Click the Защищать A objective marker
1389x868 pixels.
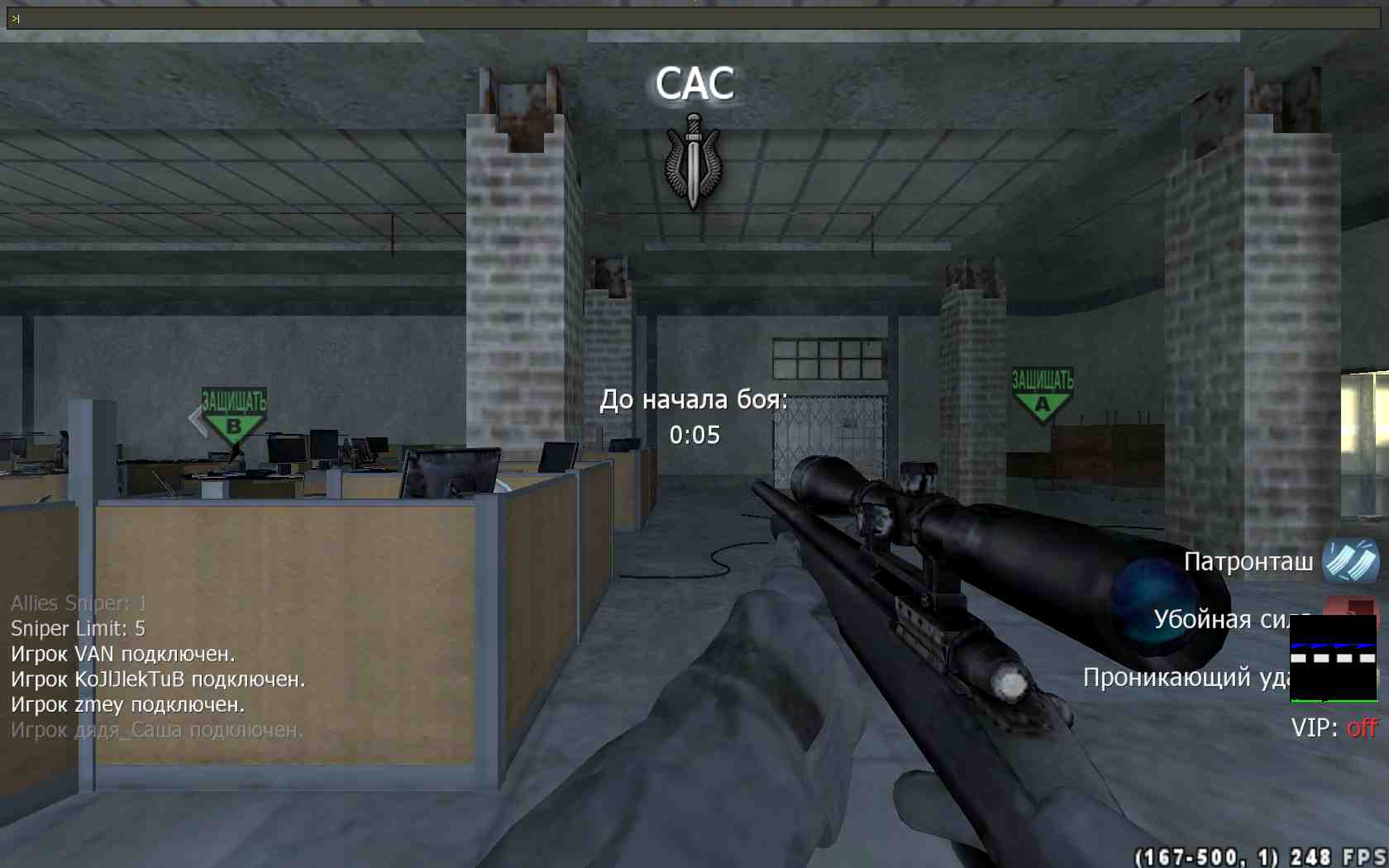[x=1043, y=395]
